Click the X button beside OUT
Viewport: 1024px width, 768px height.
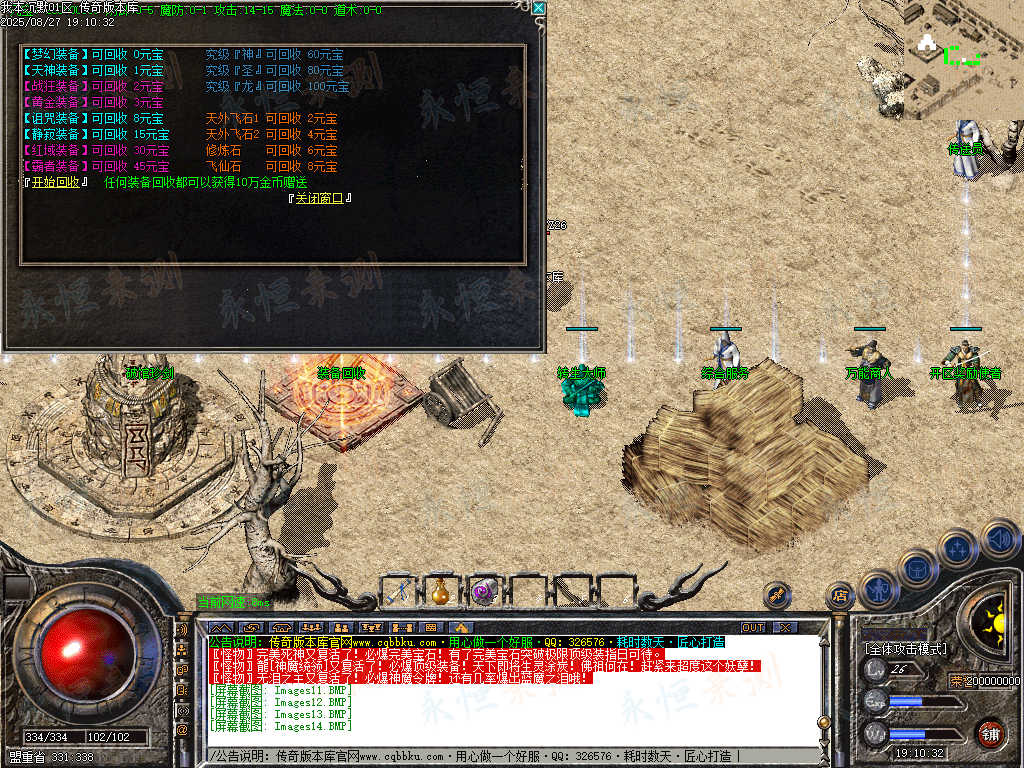tap(785, 627)
